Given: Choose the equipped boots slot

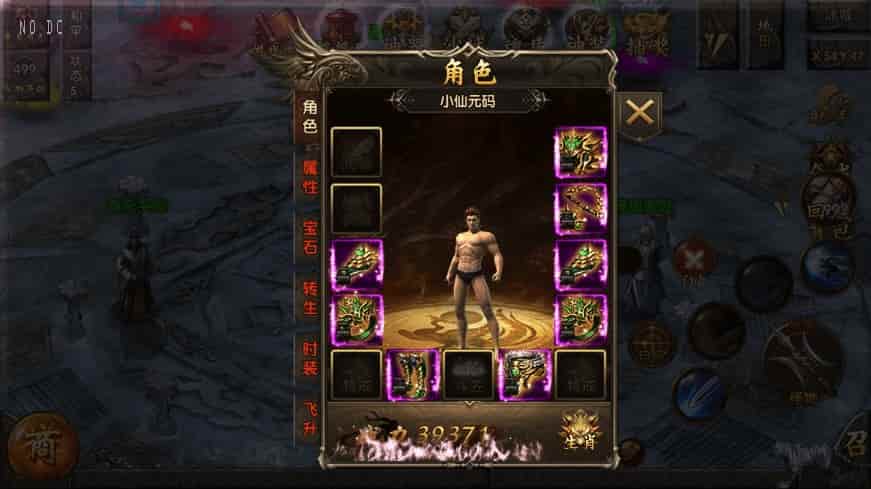Looking at the screenshot, I should tap(411, 374).
